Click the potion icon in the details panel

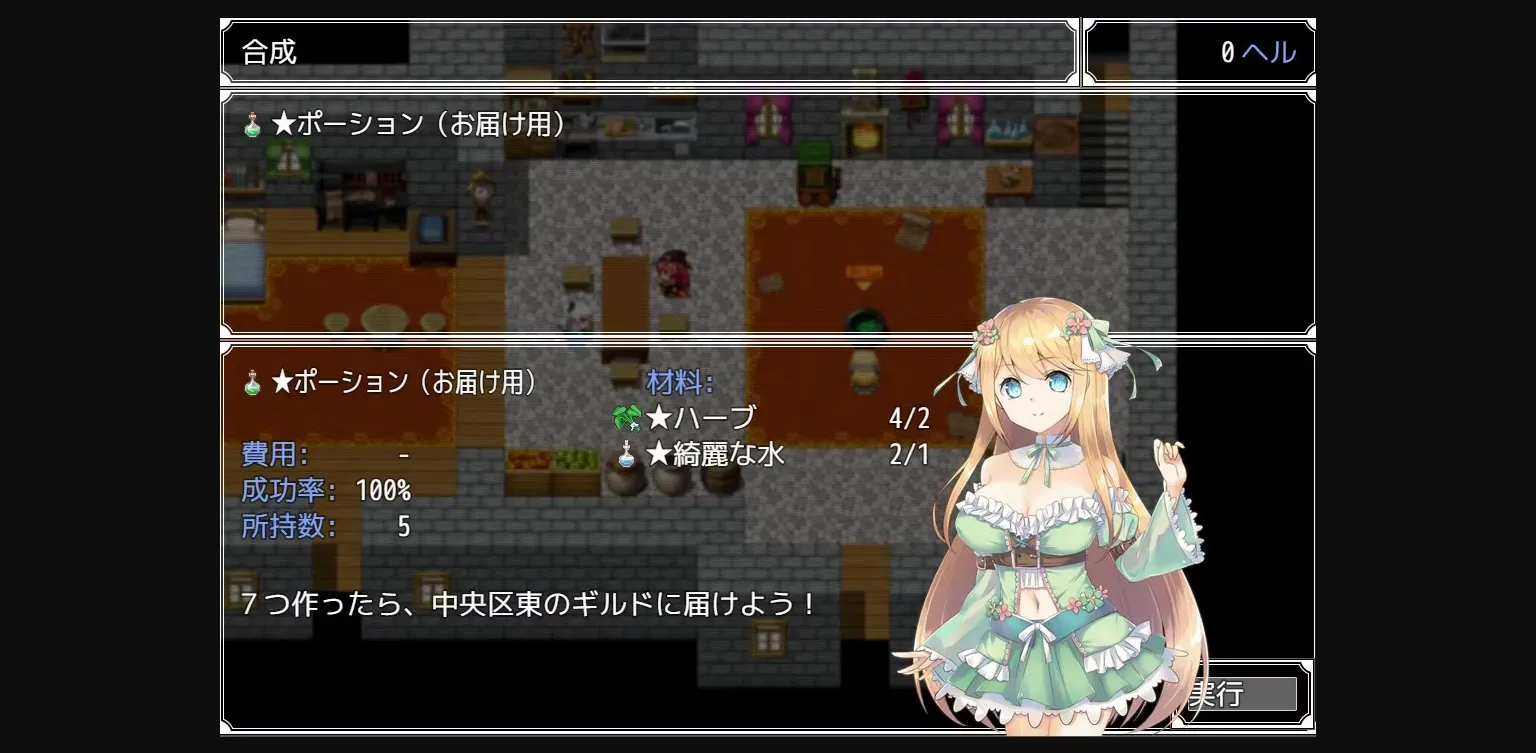coord(251,381)
